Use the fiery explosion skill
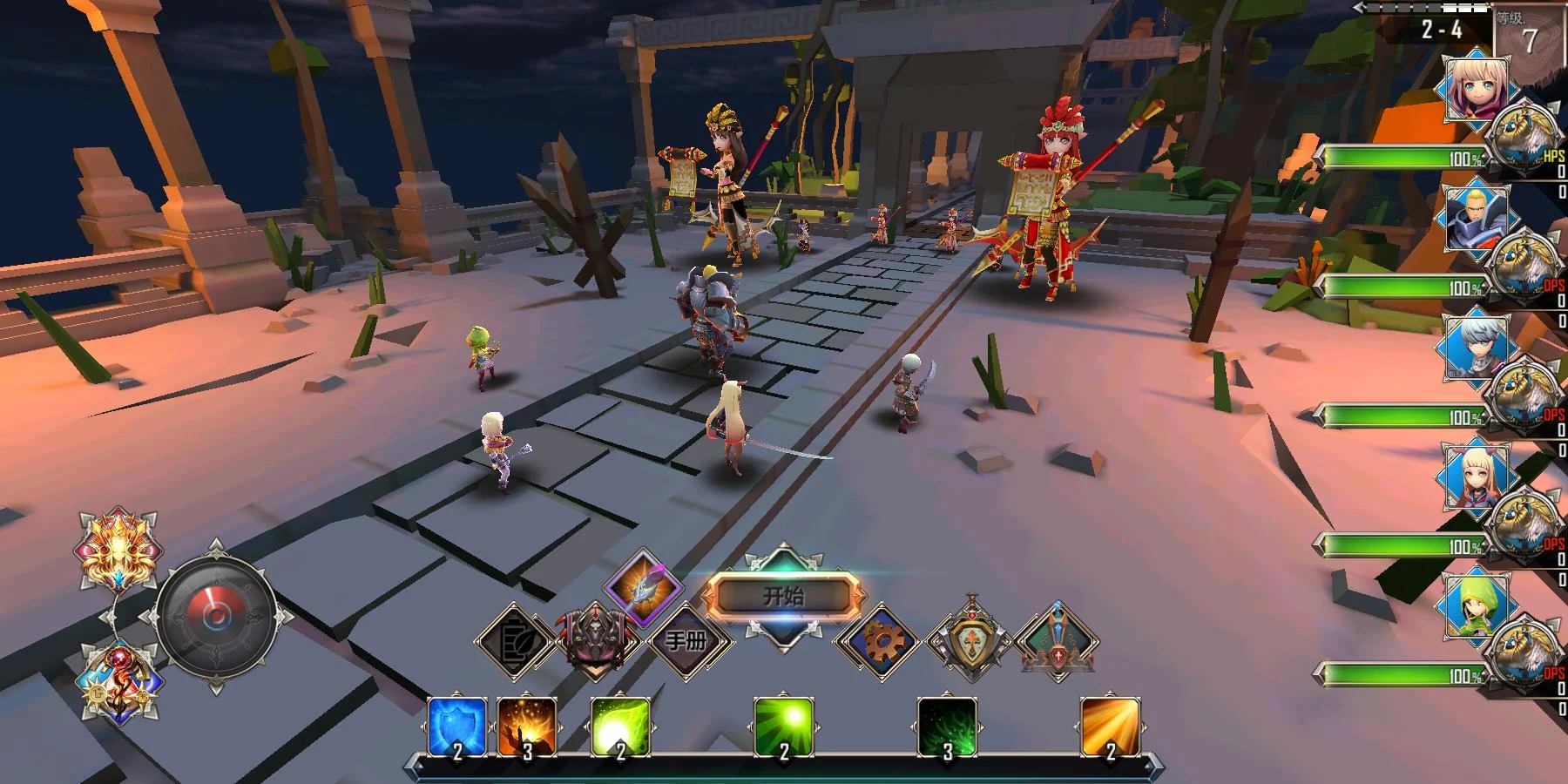The image size is (1568, 784). tap(526, 727)
